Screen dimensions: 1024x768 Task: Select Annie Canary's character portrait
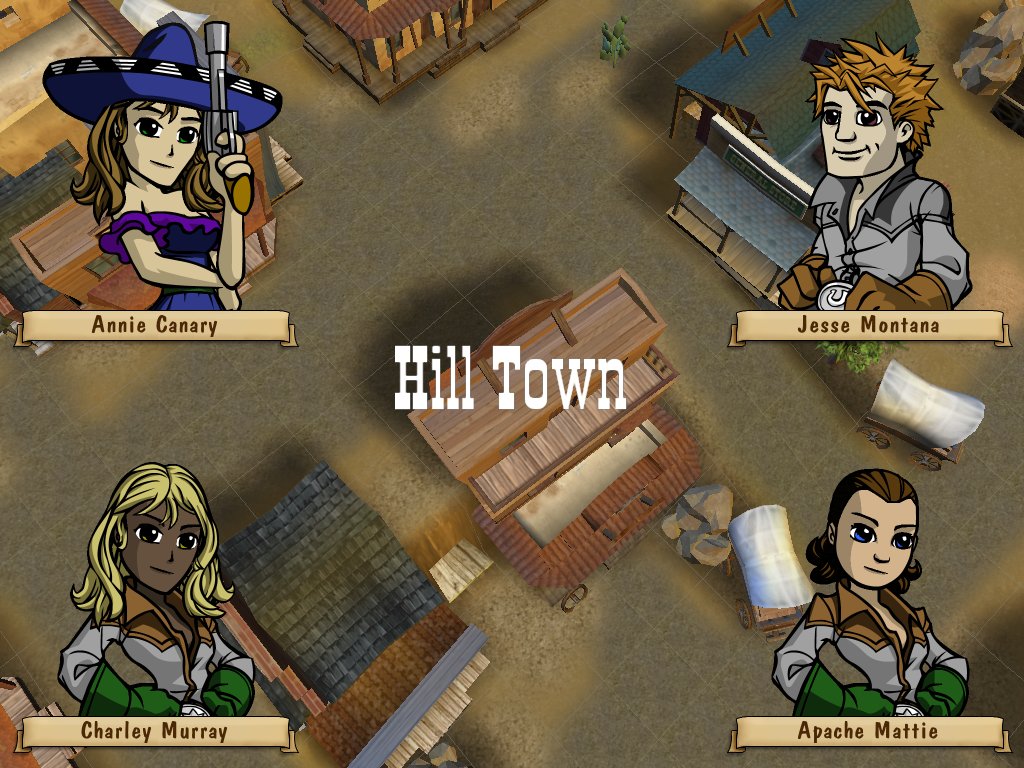pyautogui.click(x=160, y=170)
